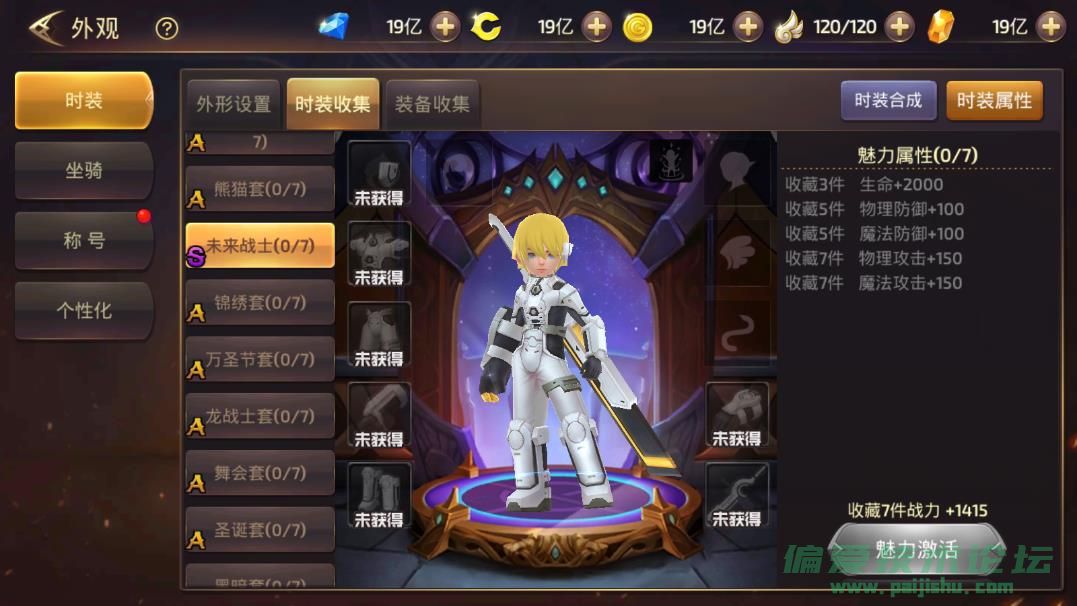1077x606 pixels.
Task: Choose the 个性化 customization category
Action: (x=84, y=311)
